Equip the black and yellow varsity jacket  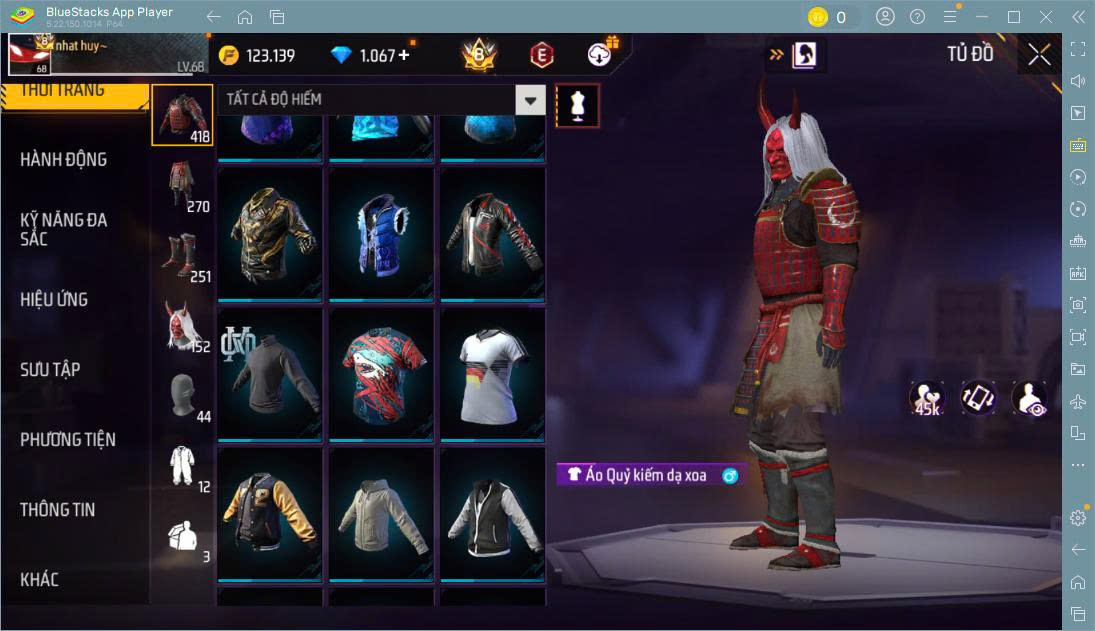click(x=271, y=514)
